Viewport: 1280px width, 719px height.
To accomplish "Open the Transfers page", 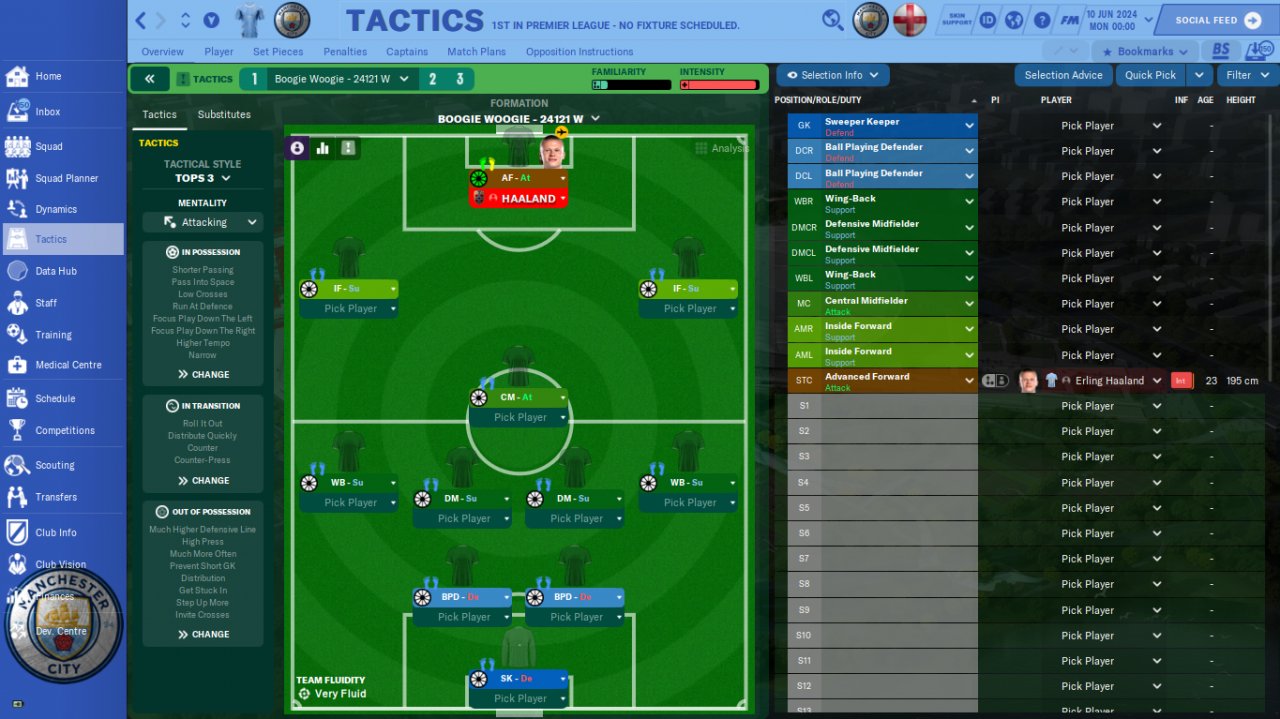I will click(x=55, y=497).
